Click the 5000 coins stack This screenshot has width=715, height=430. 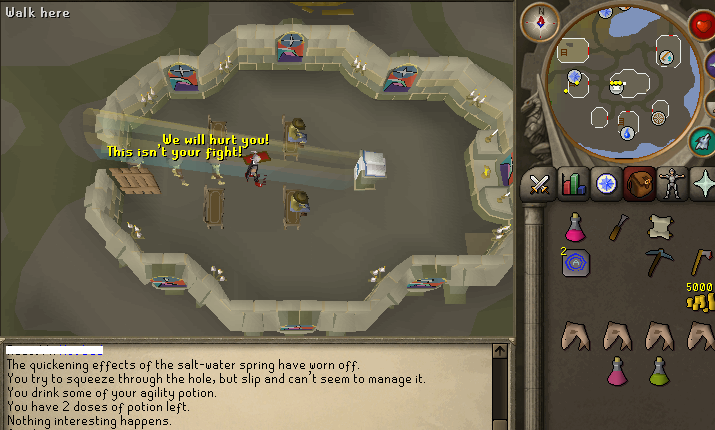700,298
